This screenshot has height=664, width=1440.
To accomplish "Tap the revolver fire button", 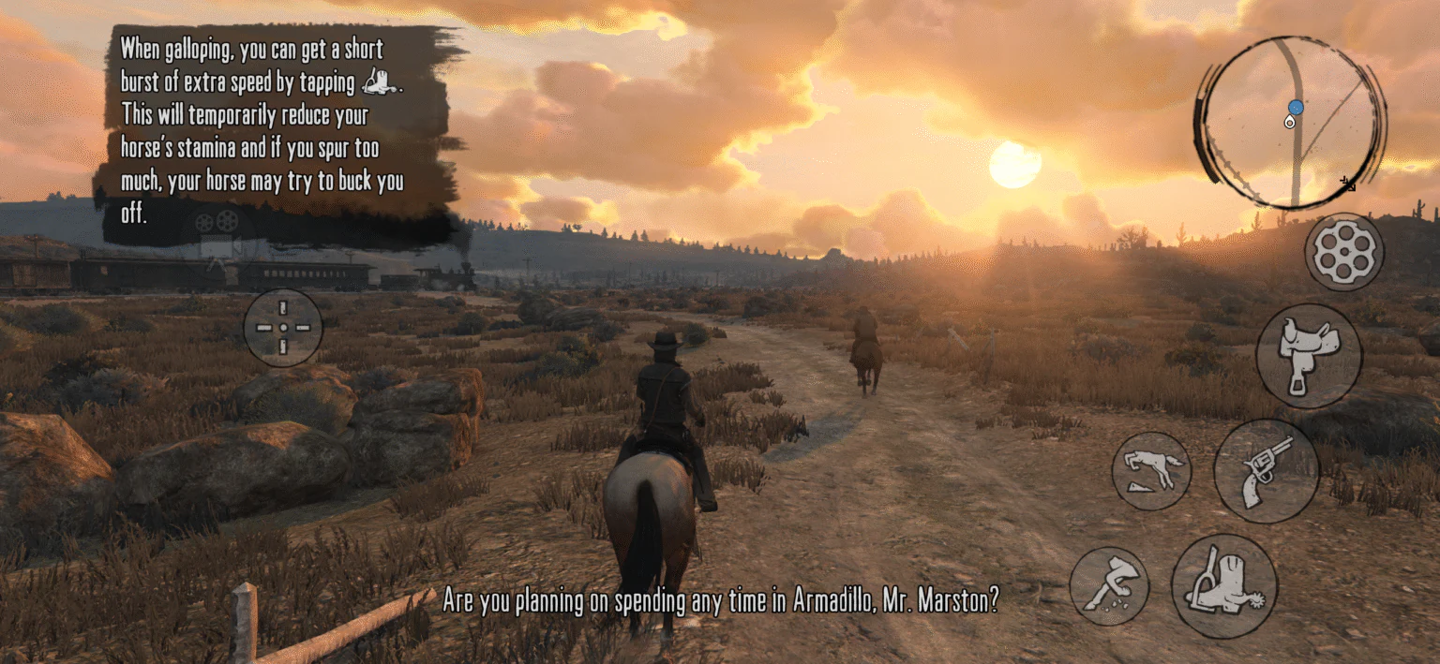I will (1266, 470).
